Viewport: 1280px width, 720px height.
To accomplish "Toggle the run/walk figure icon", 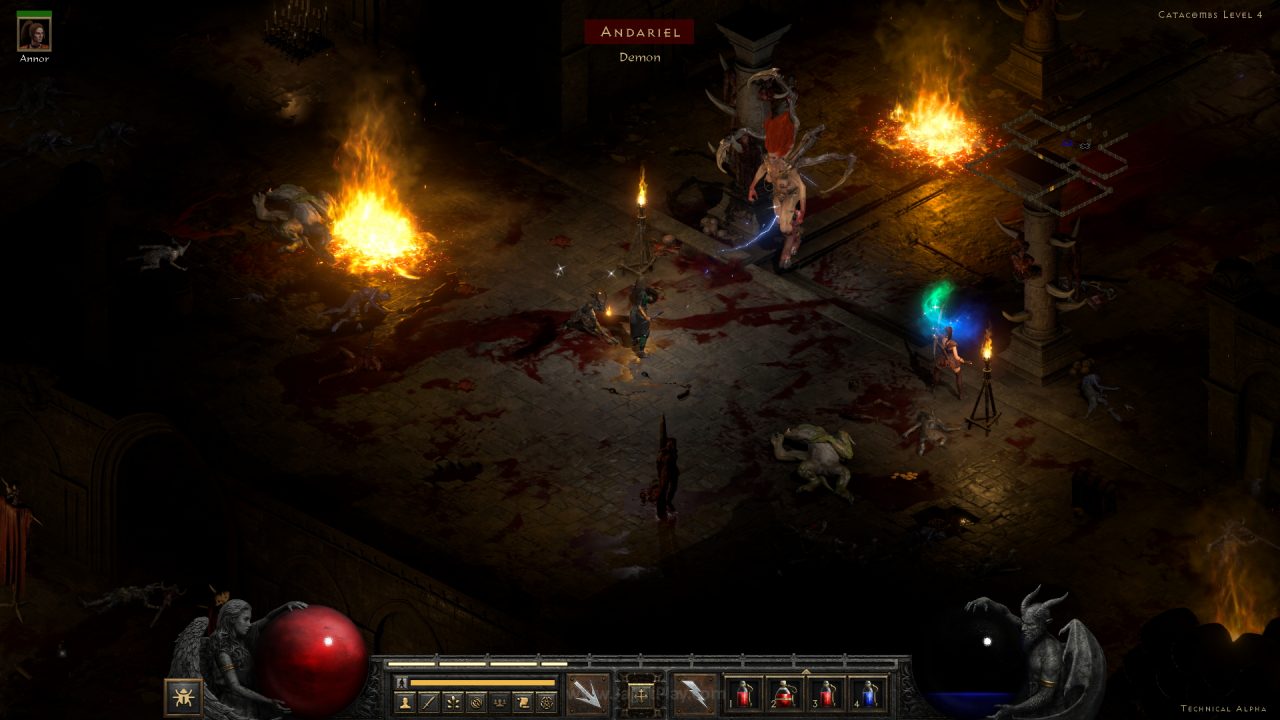I will pyautogui.click(x=401, y=682).
